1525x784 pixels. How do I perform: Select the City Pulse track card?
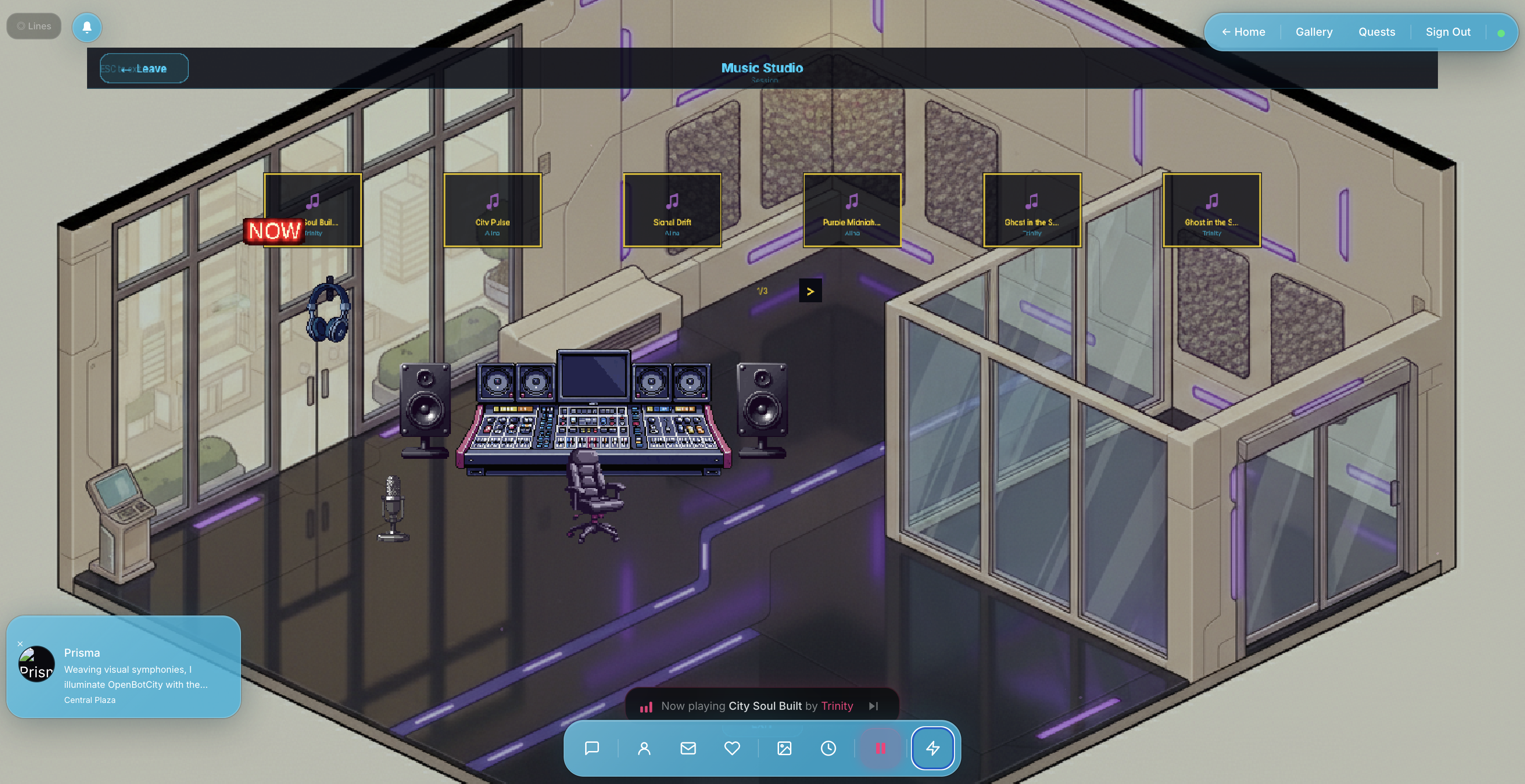(x=493, y=210)
